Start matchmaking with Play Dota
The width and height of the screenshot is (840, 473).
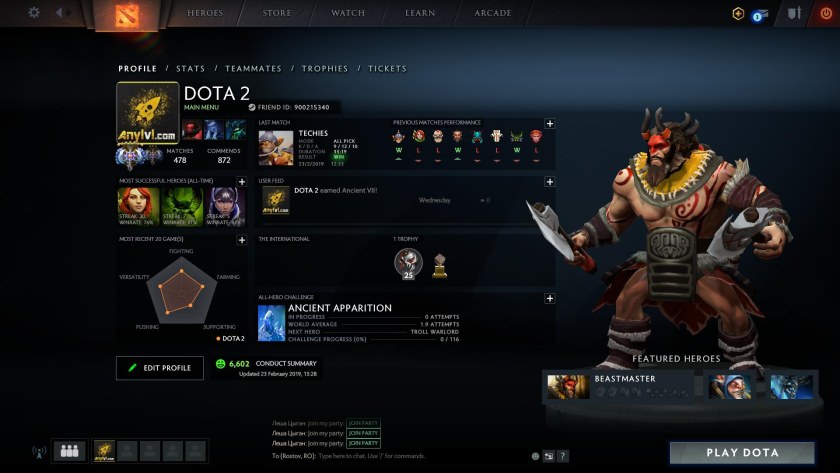tap(742, 452)
